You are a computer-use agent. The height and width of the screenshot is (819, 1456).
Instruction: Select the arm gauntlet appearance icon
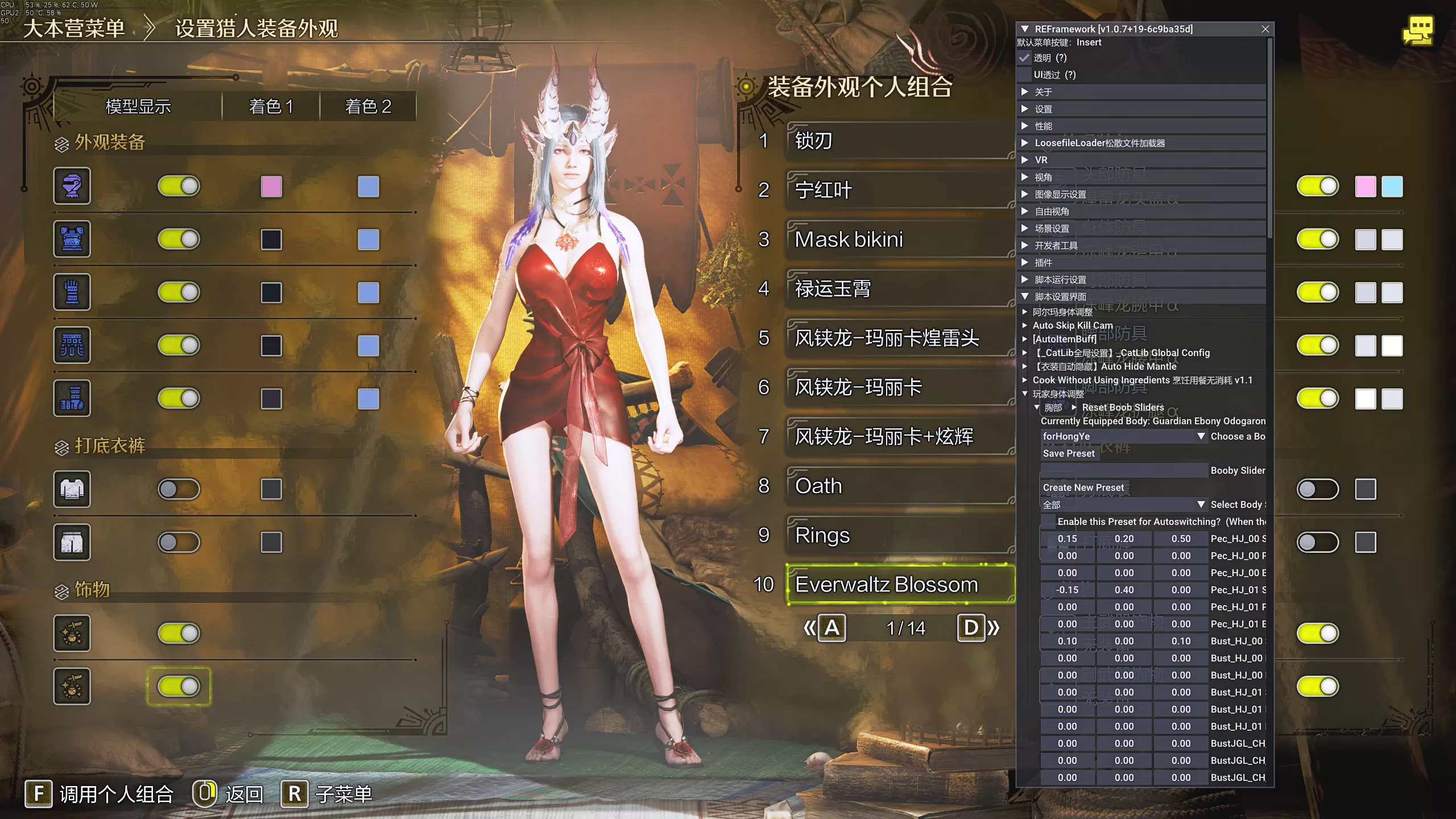[72, 292]
